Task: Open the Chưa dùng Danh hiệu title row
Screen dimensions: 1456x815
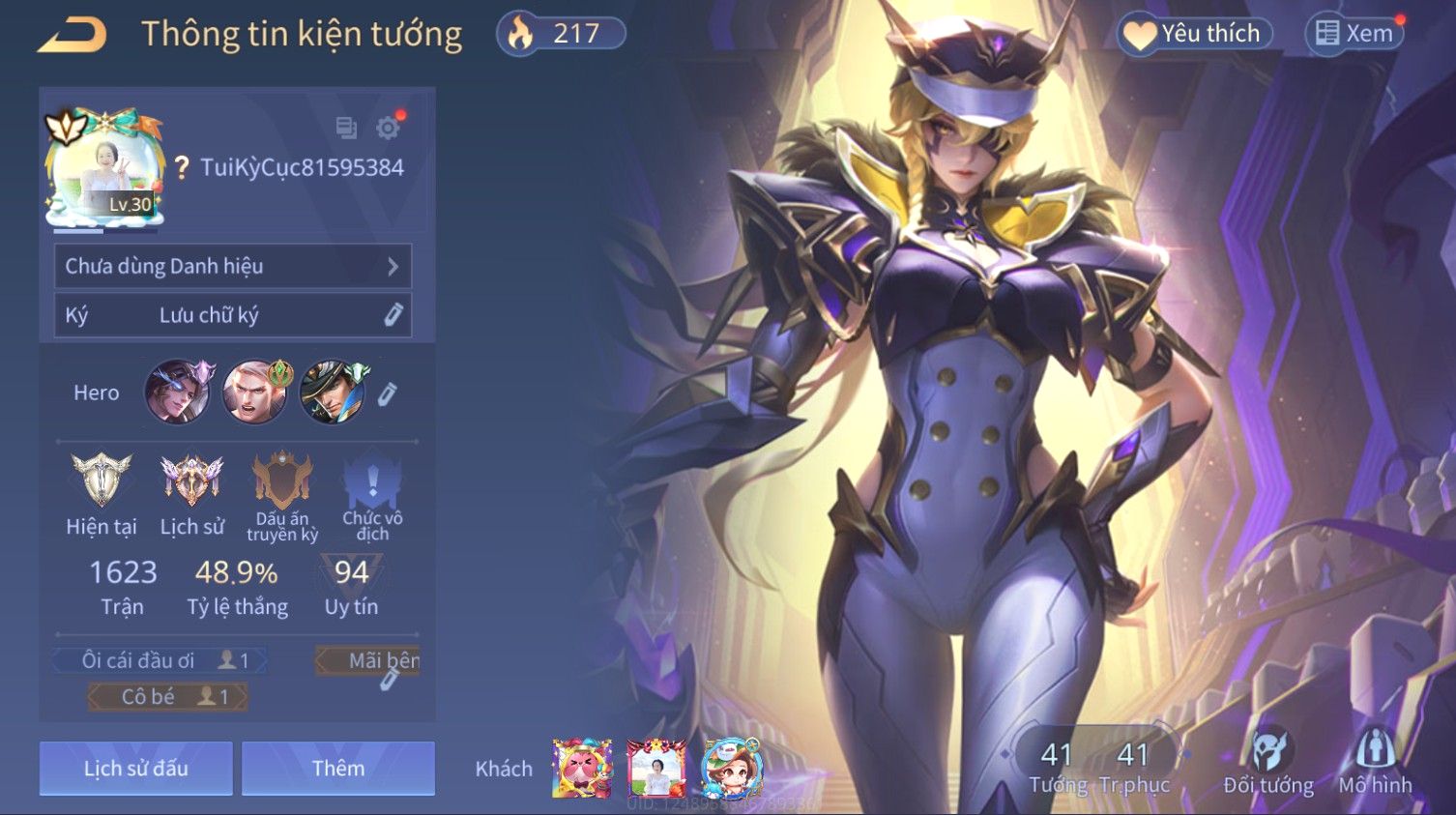Action: (x=232, y=266)
